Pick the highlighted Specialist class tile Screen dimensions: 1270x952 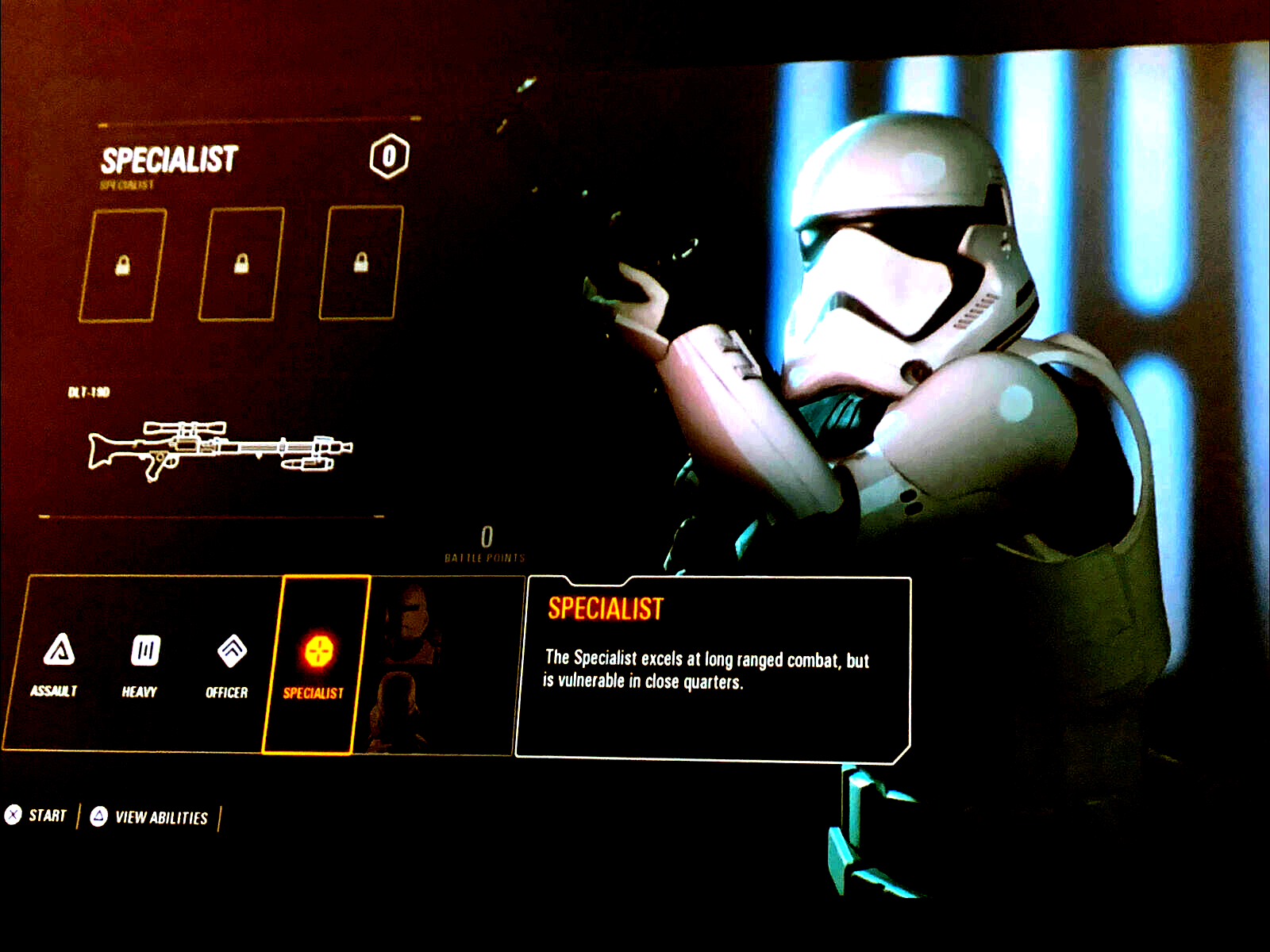[x=316, y=665]
